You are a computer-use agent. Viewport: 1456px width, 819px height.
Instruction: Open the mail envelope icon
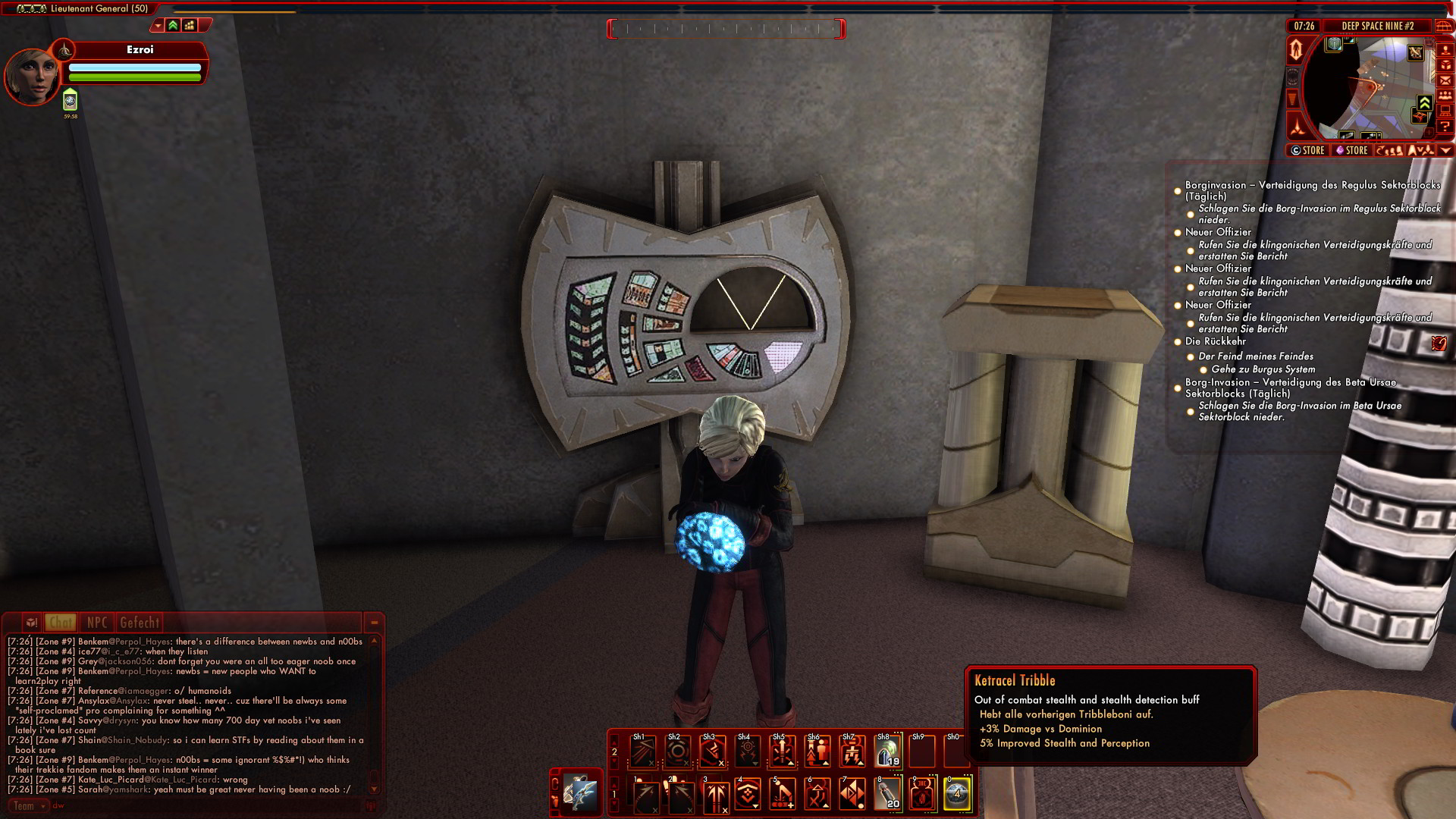click(x=1445, y=80)
